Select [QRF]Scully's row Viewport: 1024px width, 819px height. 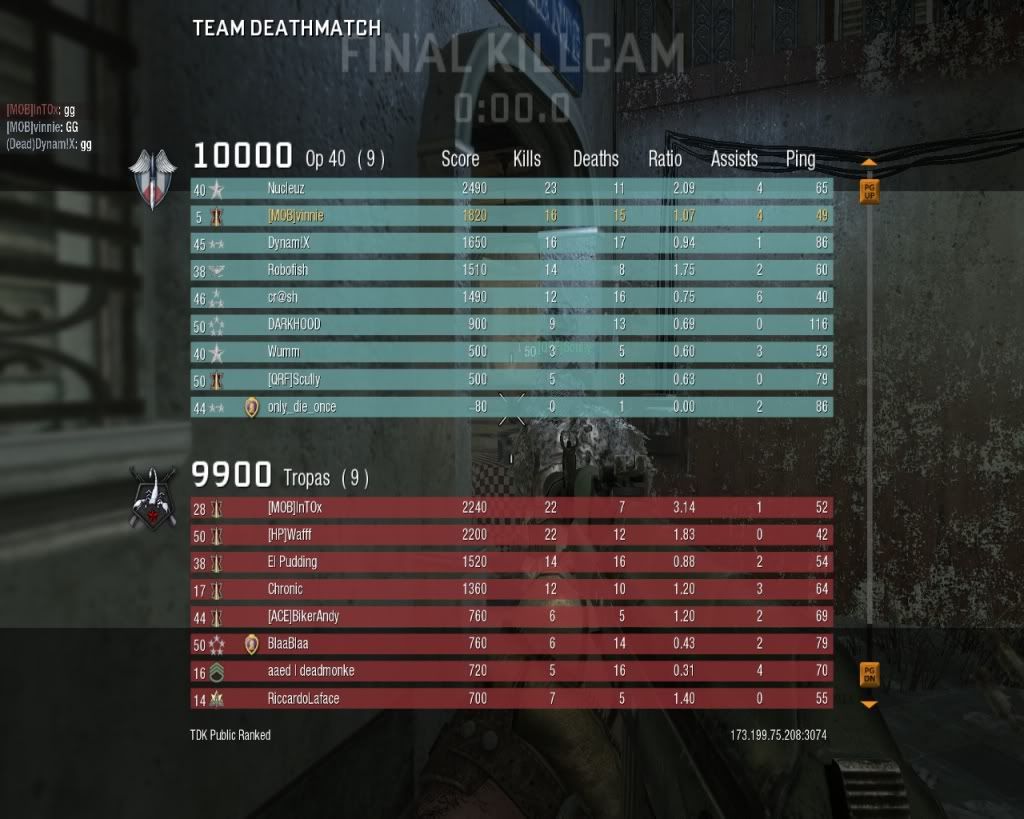click(x=511, y=380)
